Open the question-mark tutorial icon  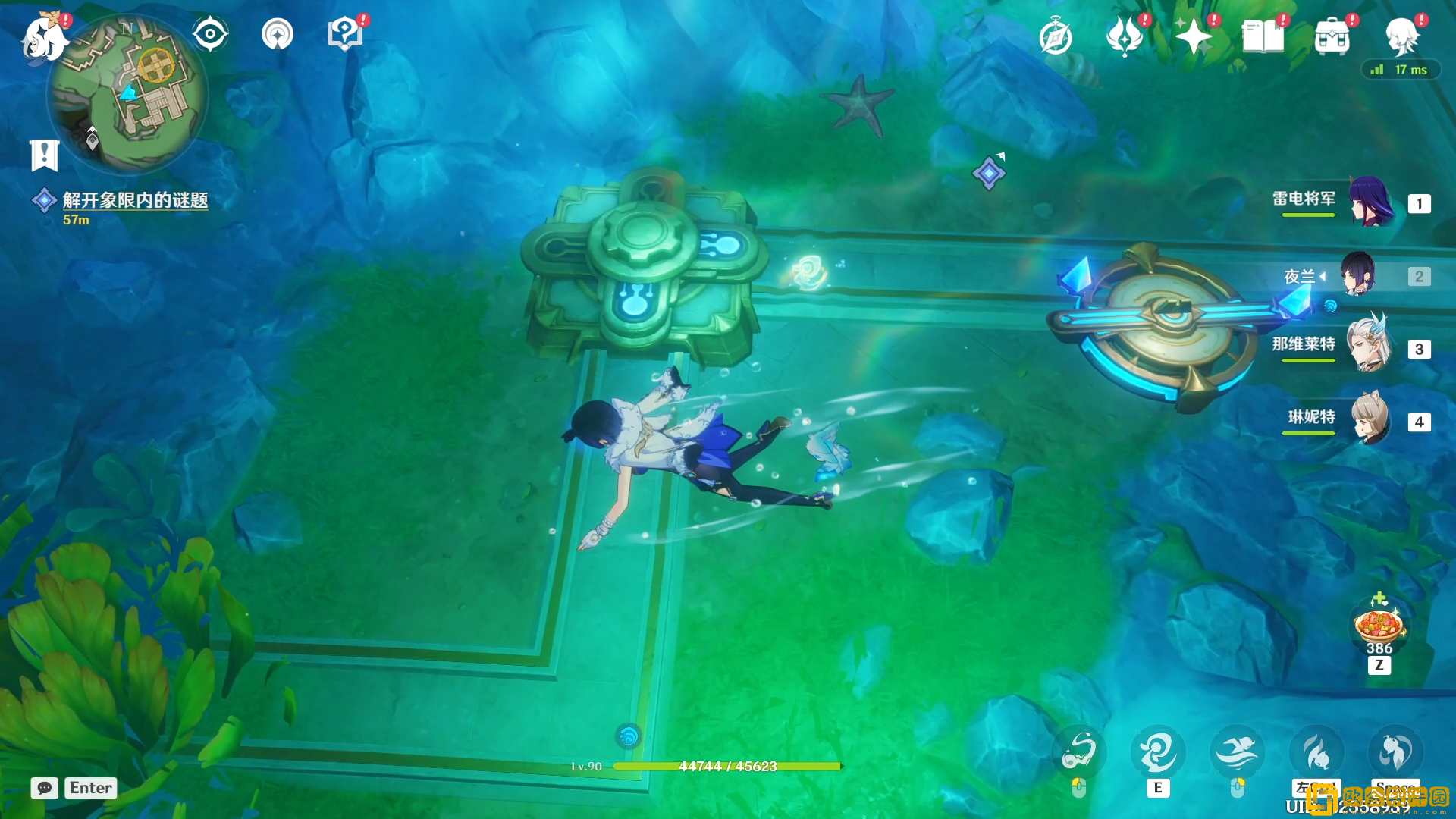click(x=344, y=34)
